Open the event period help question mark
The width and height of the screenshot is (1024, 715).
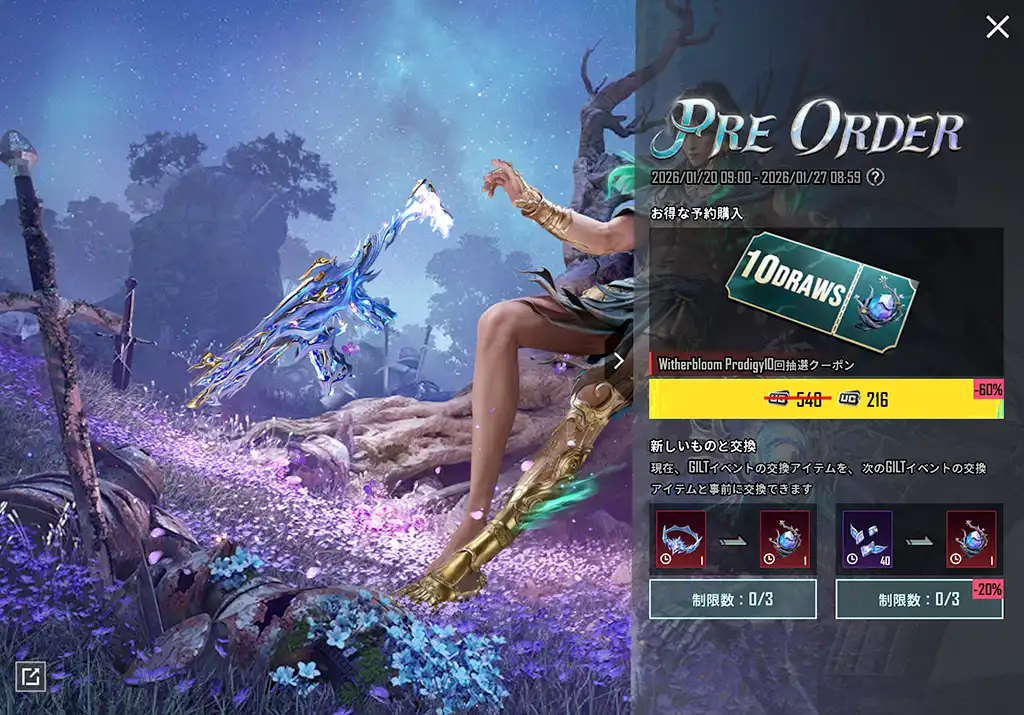(x=876, y=177)
